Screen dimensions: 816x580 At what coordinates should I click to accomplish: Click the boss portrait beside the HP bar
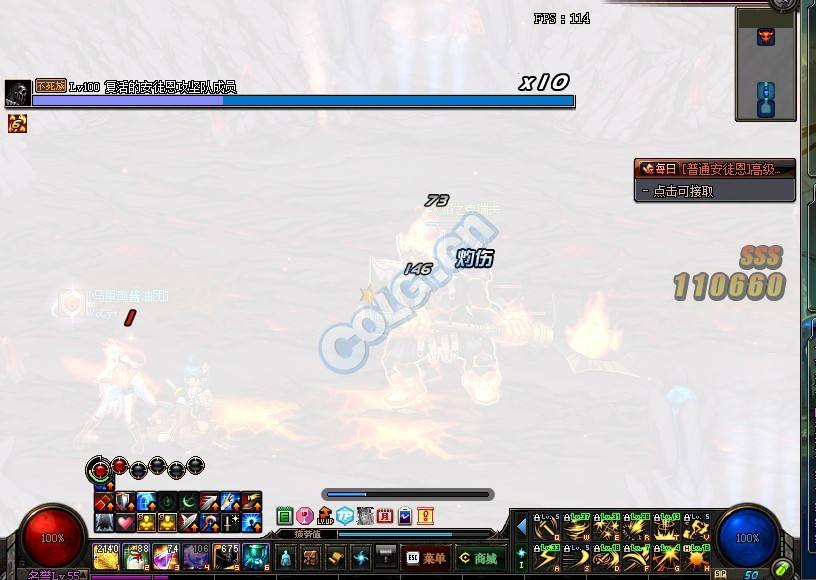click(x=17, y=94)
